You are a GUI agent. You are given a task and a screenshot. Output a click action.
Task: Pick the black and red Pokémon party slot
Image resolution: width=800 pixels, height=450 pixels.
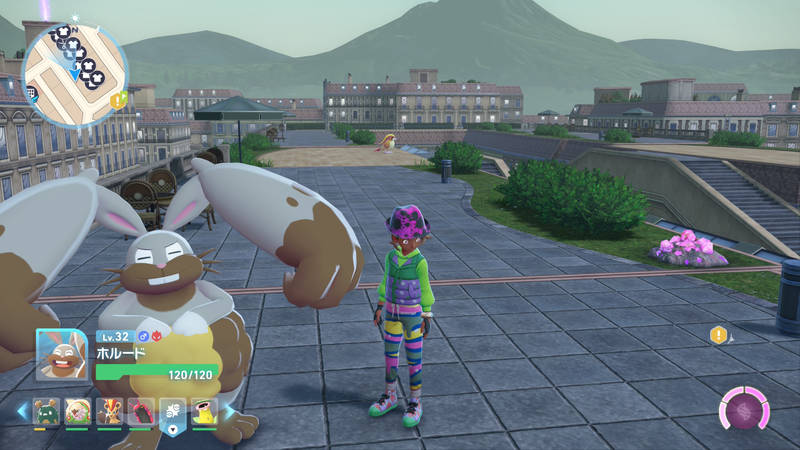[x=141, y=411]
